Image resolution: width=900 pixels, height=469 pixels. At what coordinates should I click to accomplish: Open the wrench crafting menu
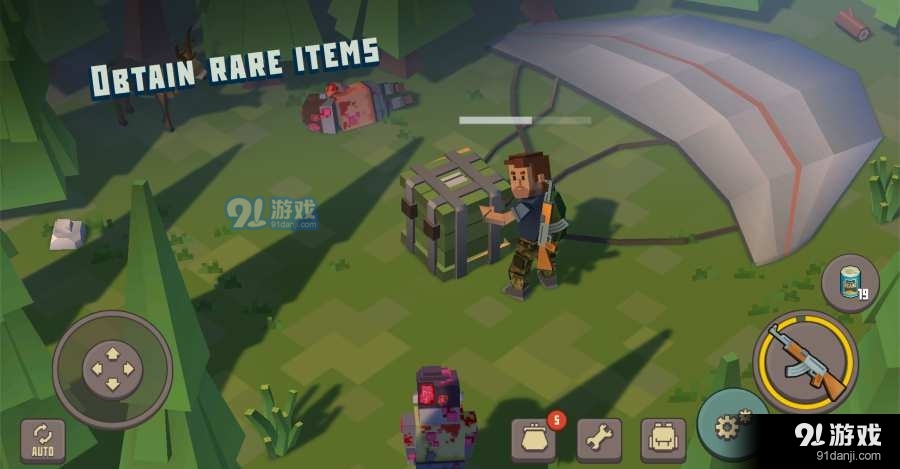pos(599,438)
